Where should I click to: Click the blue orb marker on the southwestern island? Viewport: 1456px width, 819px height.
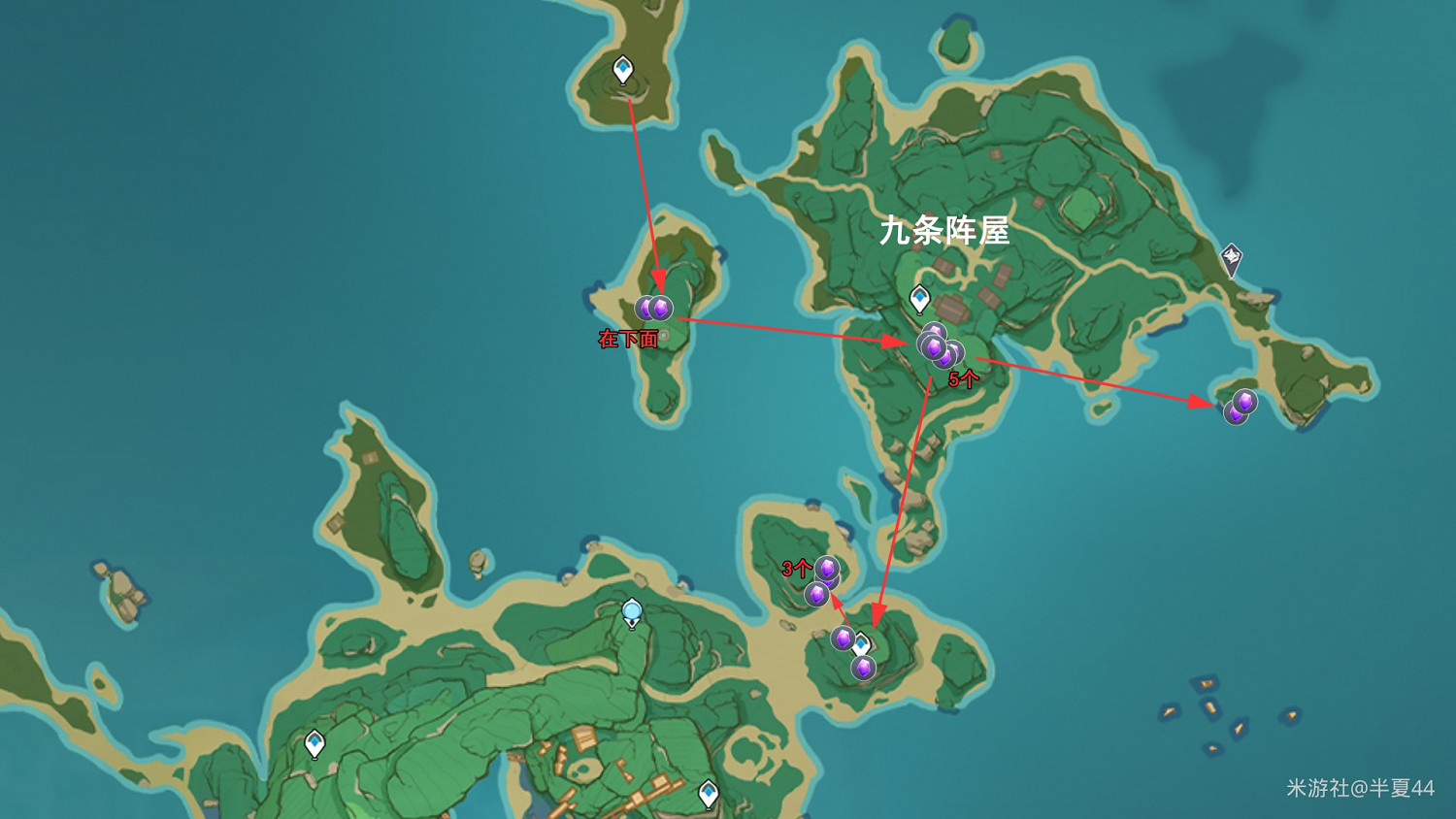pos(632,609)
